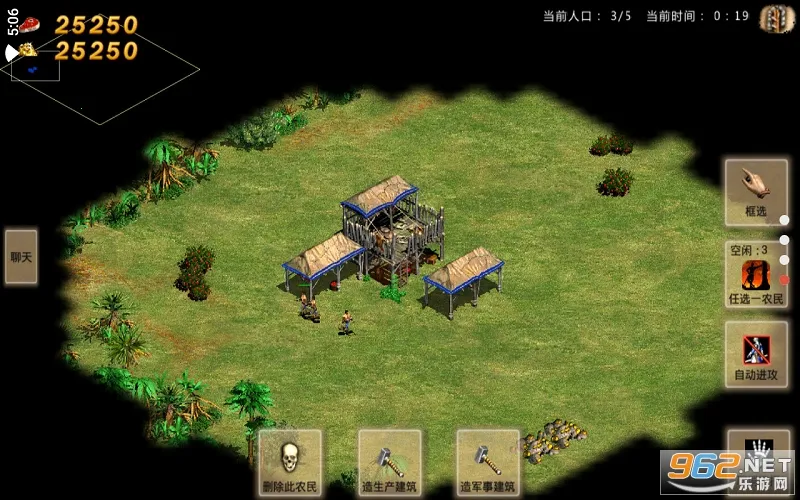Open the 造军事建筑 military building menu
Image resolution: width=800 pixels, height=500 pixels.
pyautogui.click(x=488, y=463)
